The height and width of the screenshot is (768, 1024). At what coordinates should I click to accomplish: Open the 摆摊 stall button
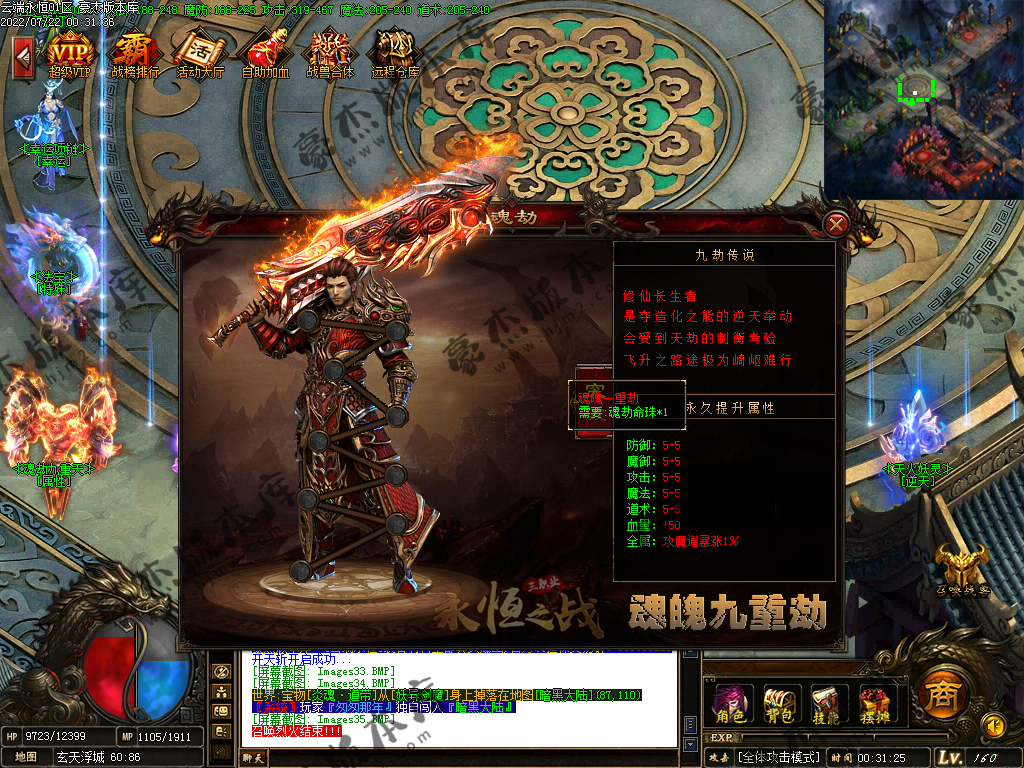[876, 703]
